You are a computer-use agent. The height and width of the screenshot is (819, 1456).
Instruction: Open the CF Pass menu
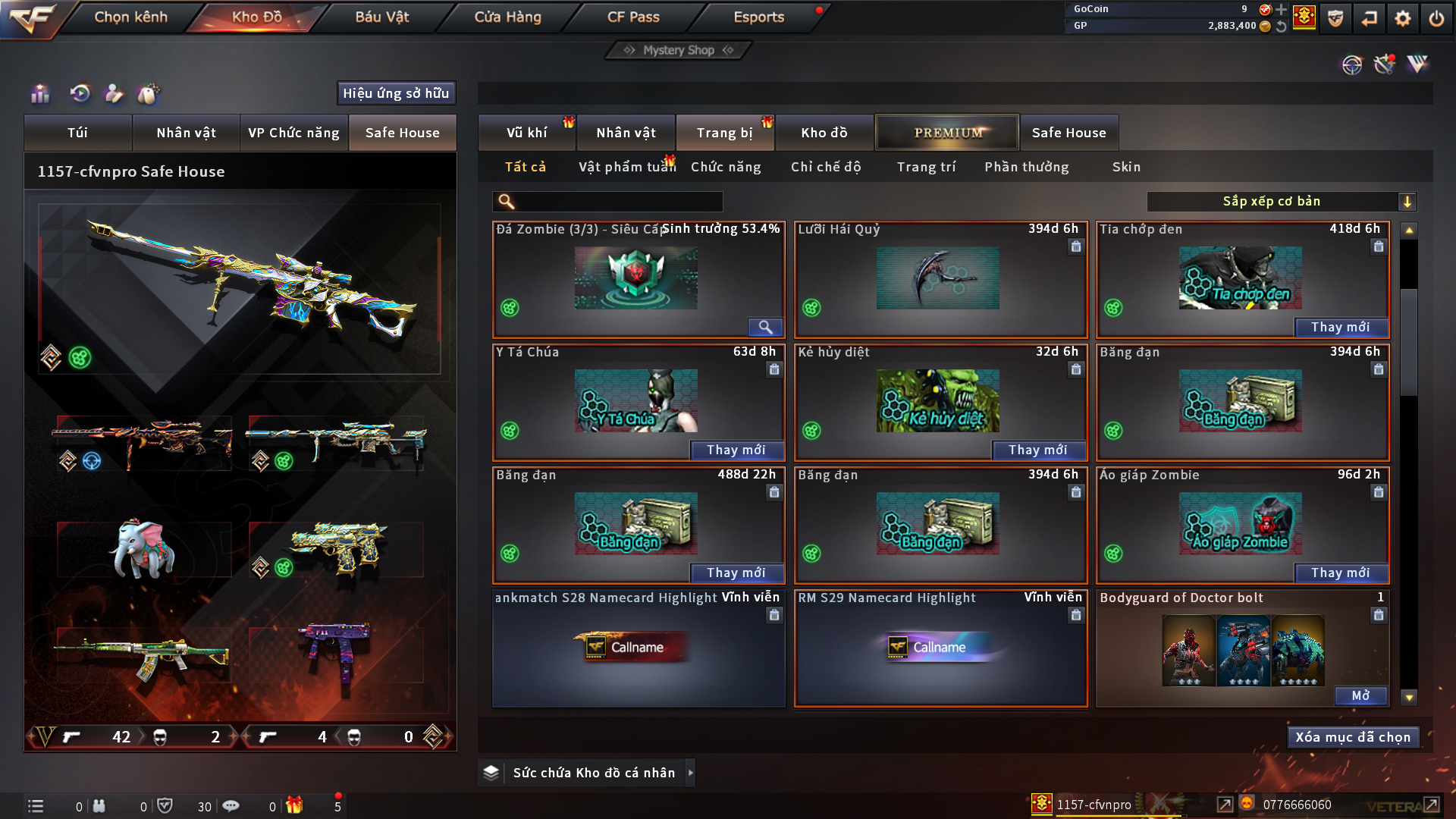tap(633, 17)
